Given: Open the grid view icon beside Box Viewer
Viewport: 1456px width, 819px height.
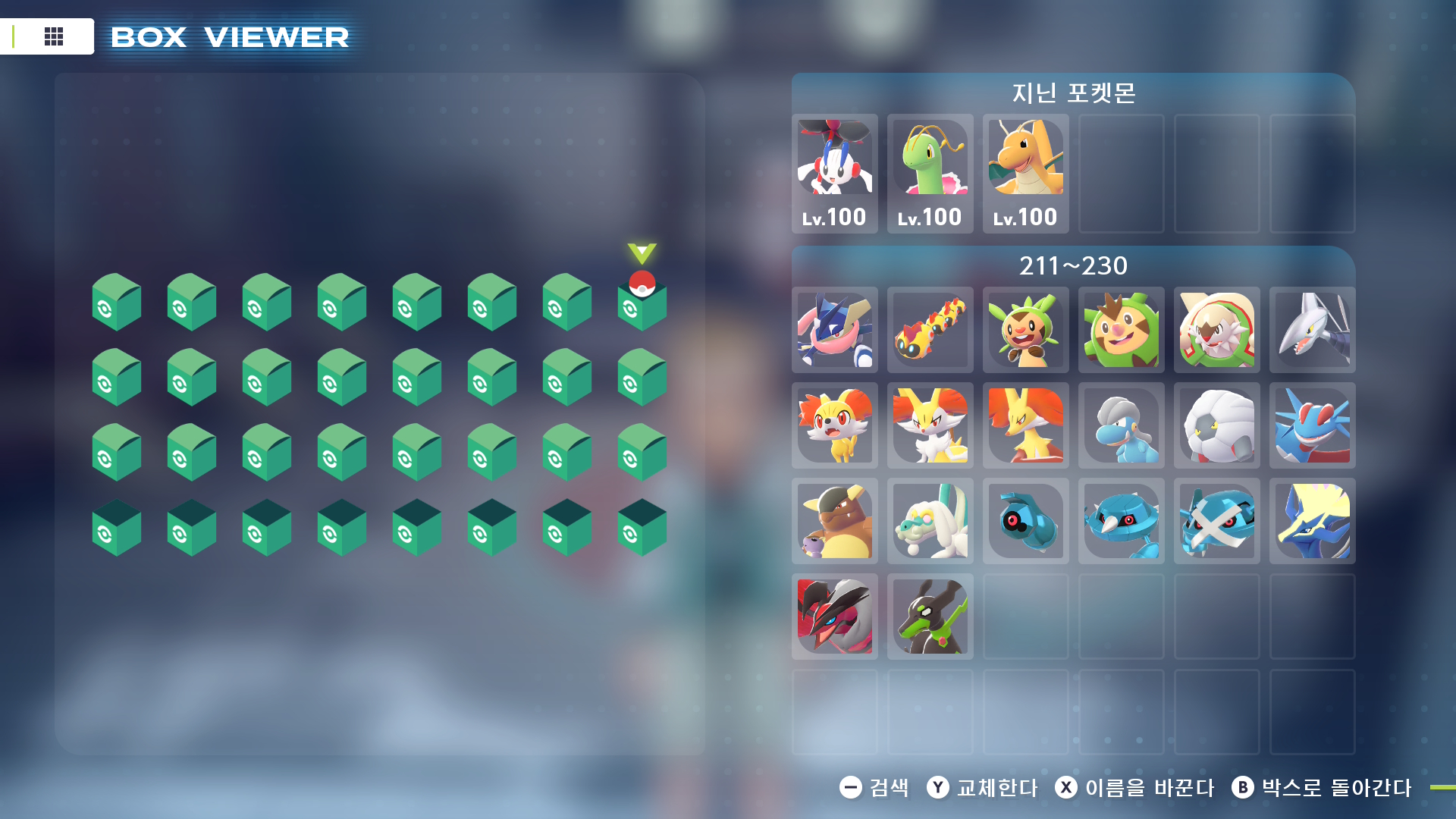Looking at the screenshot, I should tap(53, 36).
